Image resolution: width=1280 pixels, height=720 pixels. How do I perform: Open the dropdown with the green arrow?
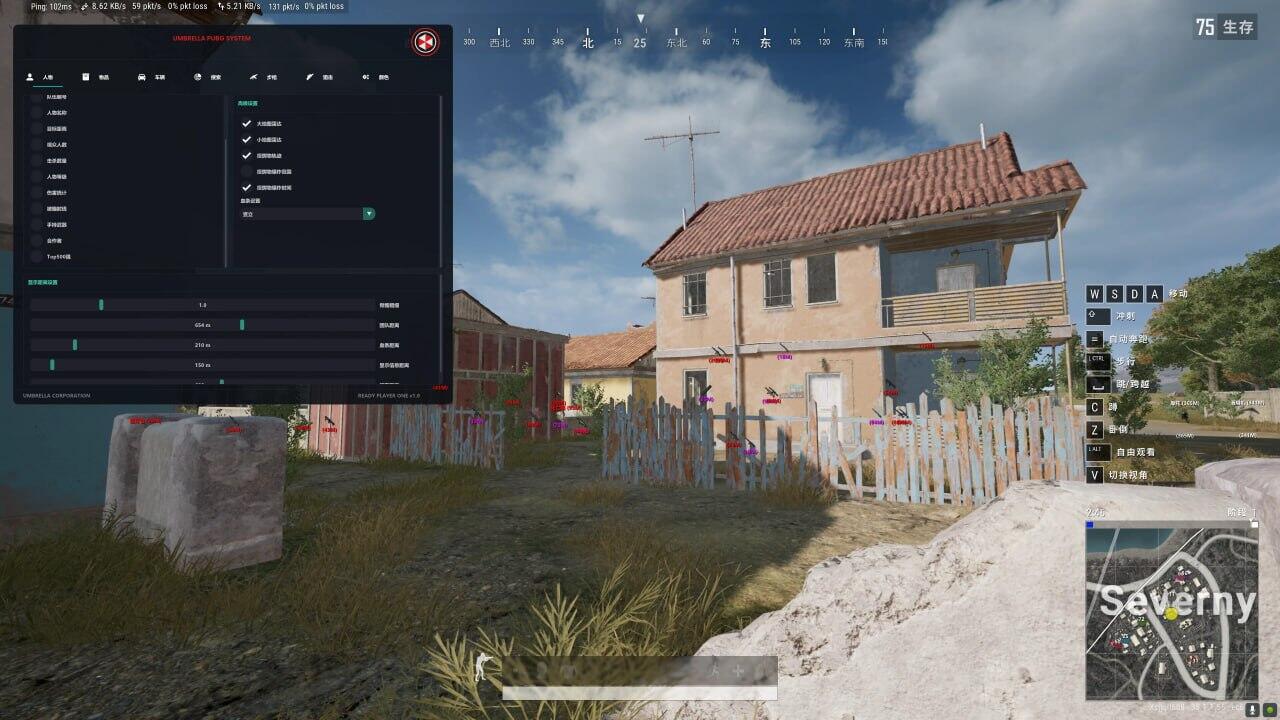coord(369,214)
